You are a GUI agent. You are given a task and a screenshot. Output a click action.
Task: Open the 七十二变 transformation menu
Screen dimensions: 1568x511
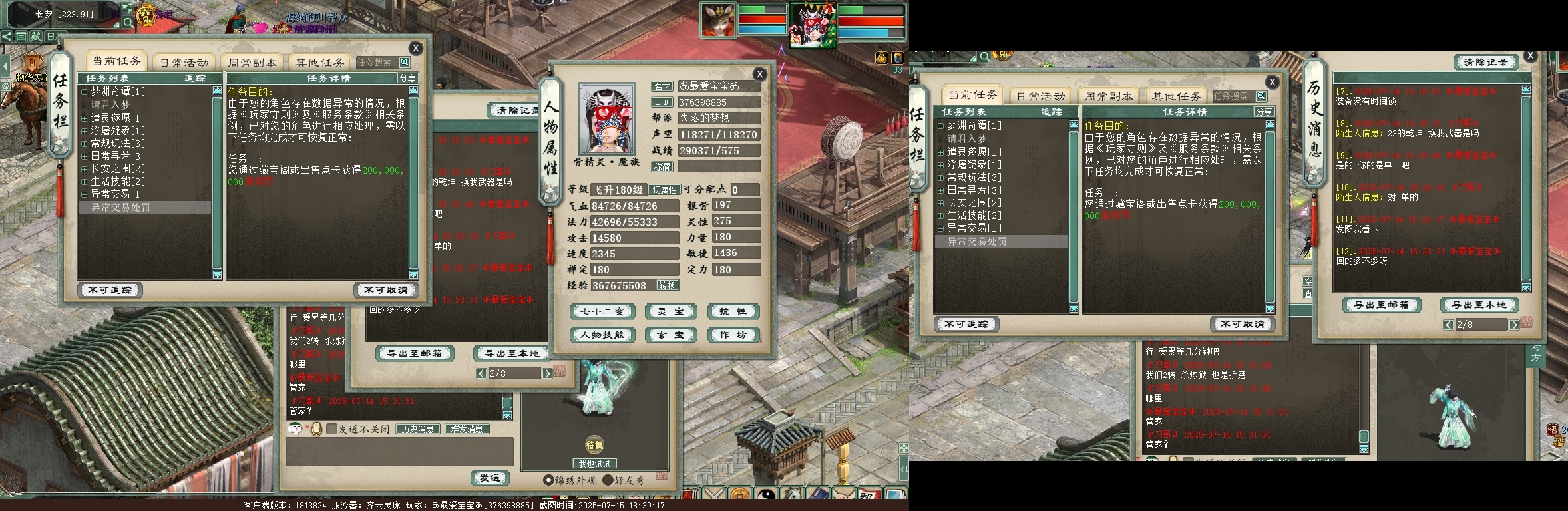pos(602,311)
